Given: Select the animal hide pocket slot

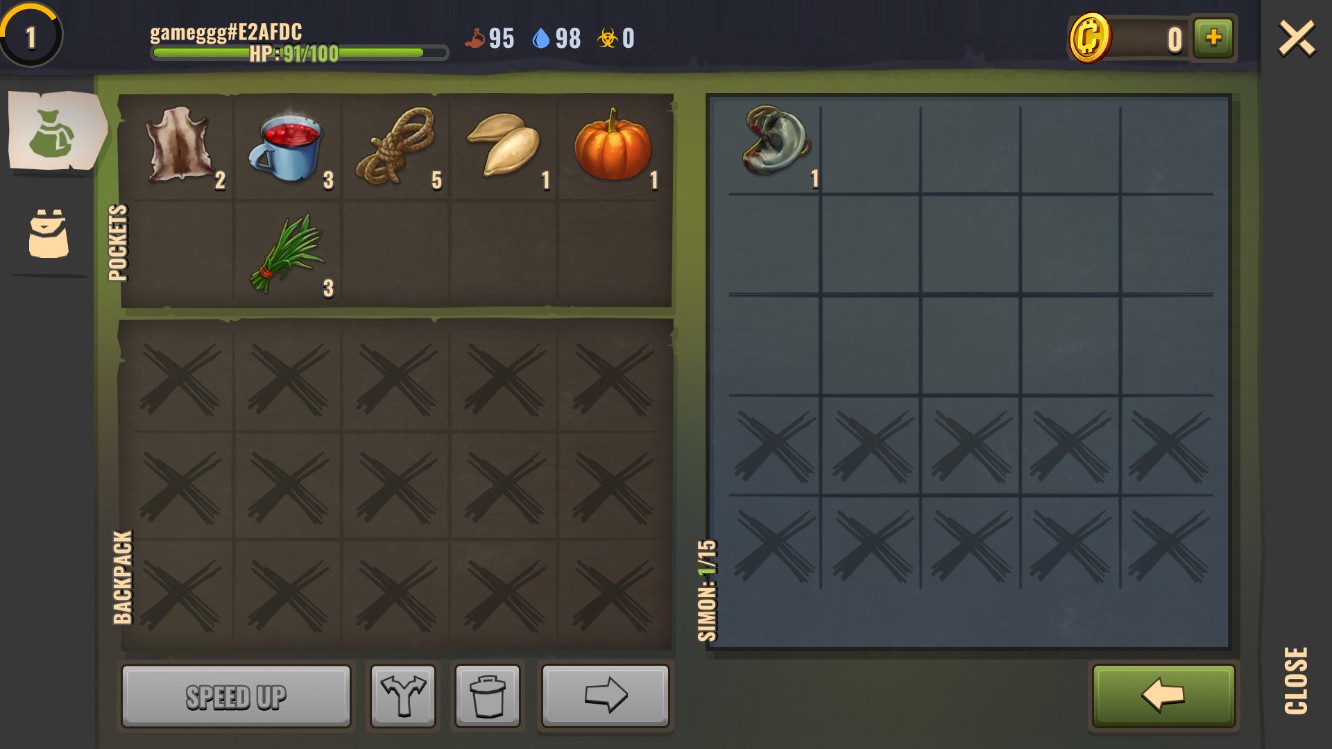Looking at the screenshot, I should pyautogui.click(x=178, y=148).
